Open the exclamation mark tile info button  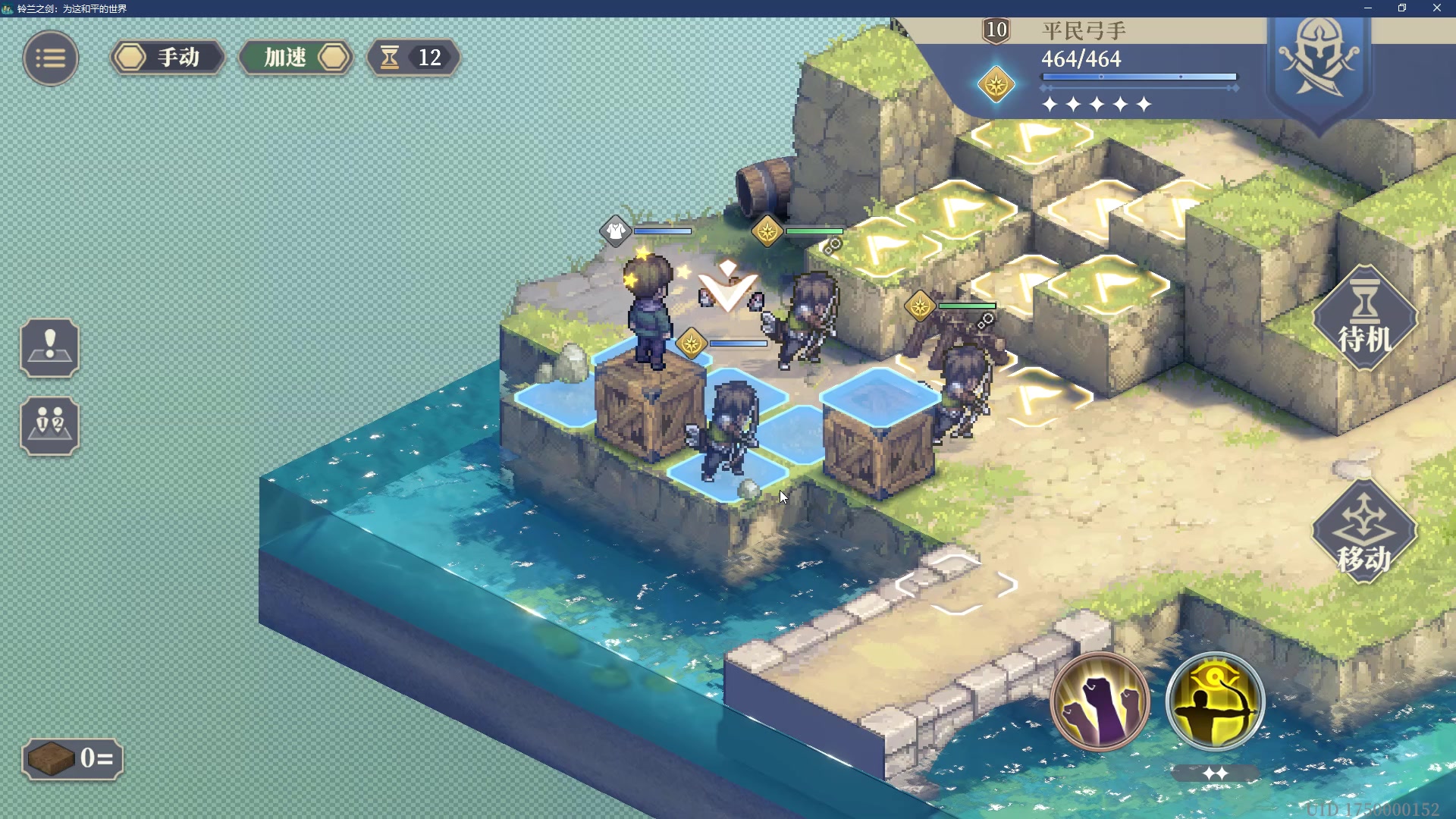tap(49, 348)
